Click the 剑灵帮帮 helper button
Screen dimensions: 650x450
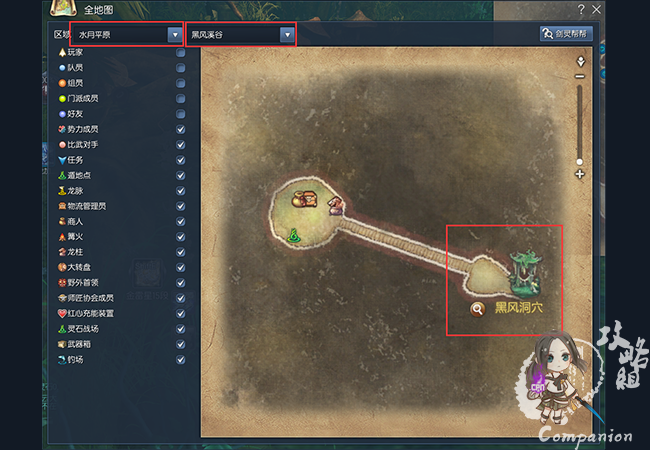[567, 34]
